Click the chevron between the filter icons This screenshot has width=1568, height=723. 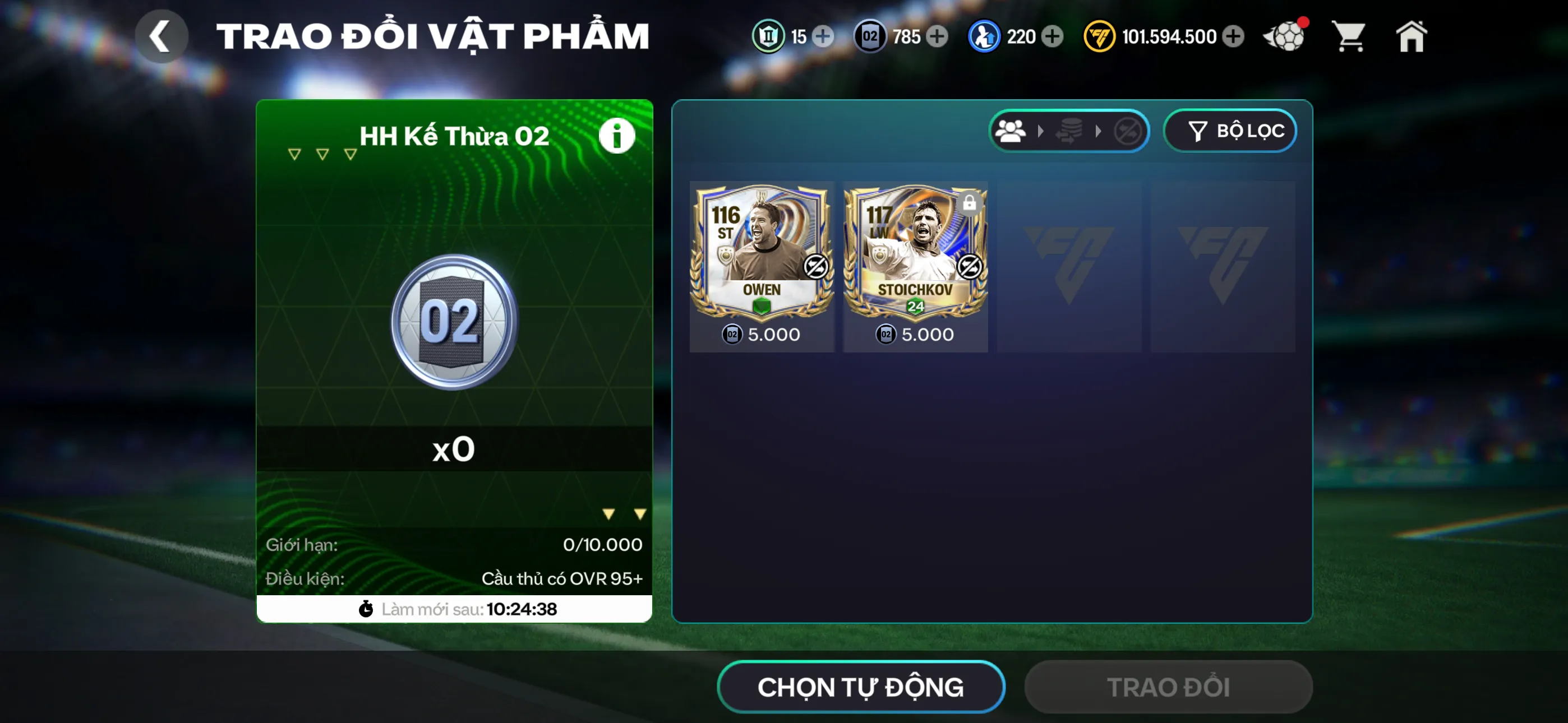pyautogui.click(x=1041, y=131)
